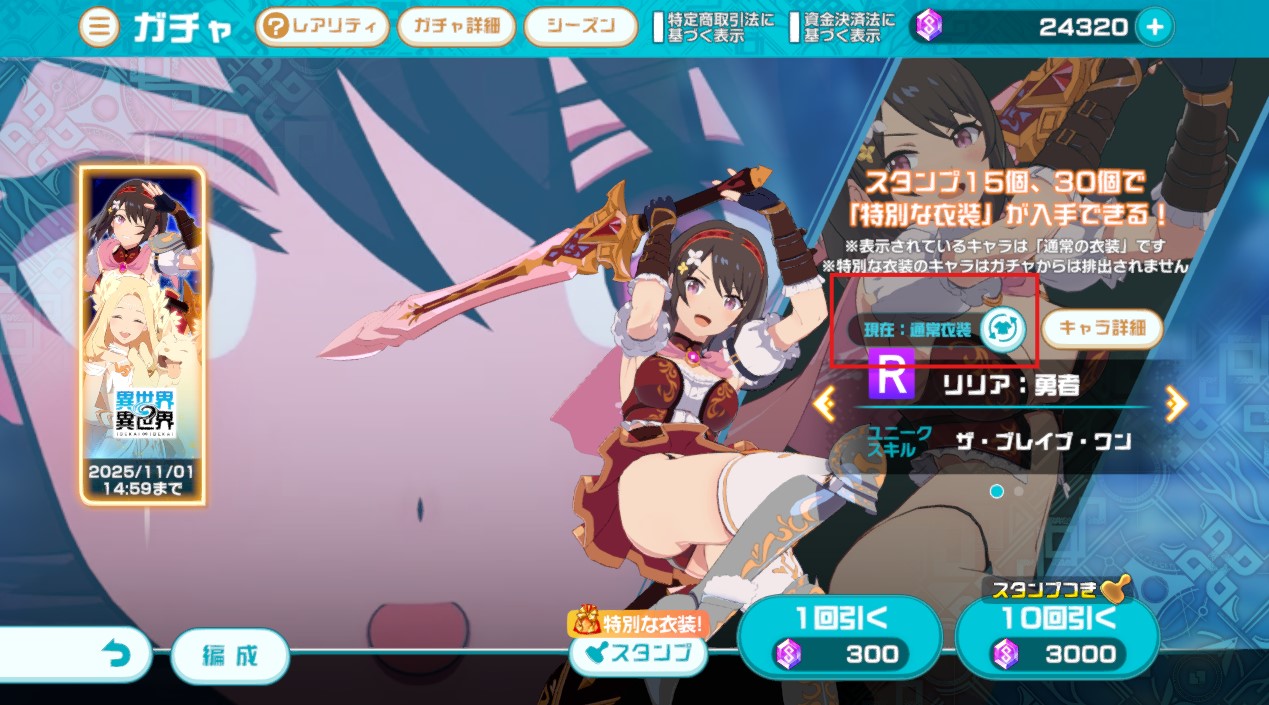Open the スタンプ stamp card
The width and height of the screenshot is (1269, 705).
coord(639,654)
